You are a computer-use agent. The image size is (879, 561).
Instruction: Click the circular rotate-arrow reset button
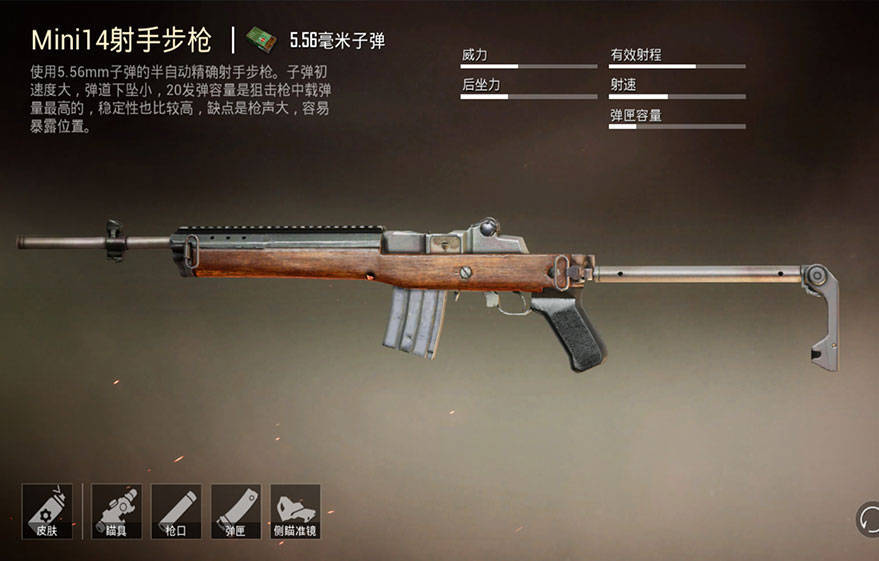tap(868, 519)
